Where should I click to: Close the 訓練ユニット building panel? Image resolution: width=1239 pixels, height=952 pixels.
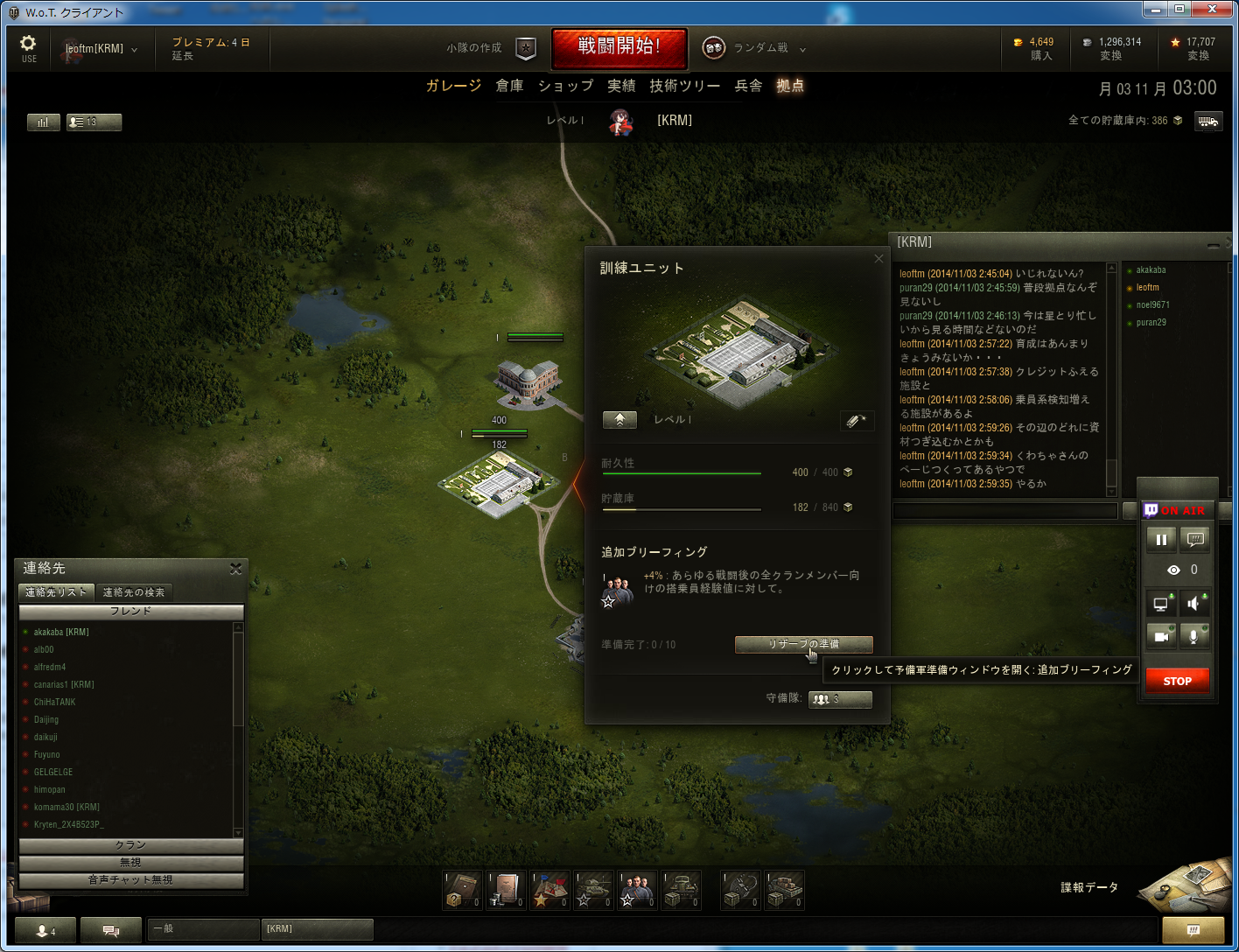click(x=878, y=259)
